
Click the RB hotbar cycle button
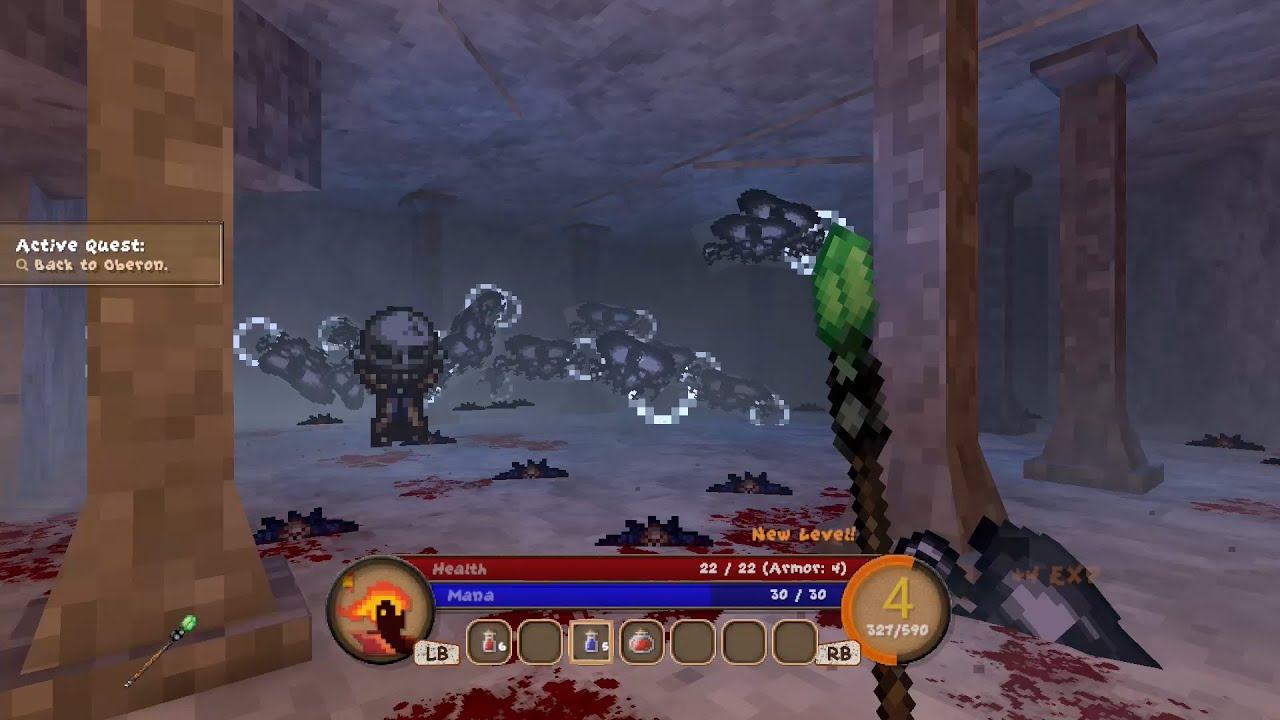pyautogui.click(x=839, y=651)
